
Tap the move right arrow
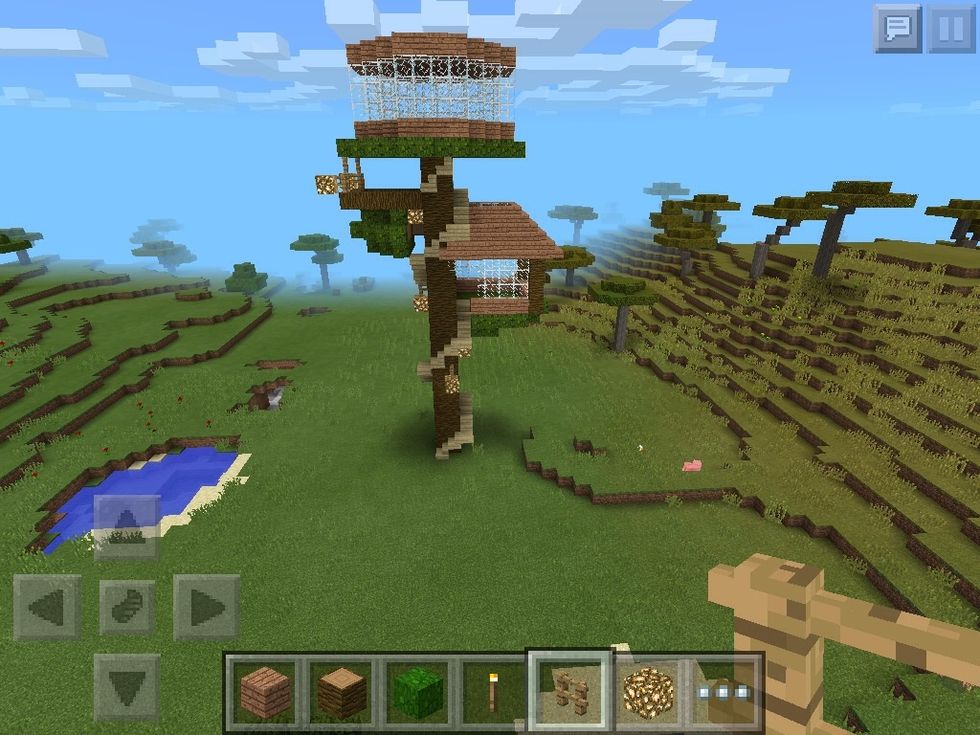point(206,607)
